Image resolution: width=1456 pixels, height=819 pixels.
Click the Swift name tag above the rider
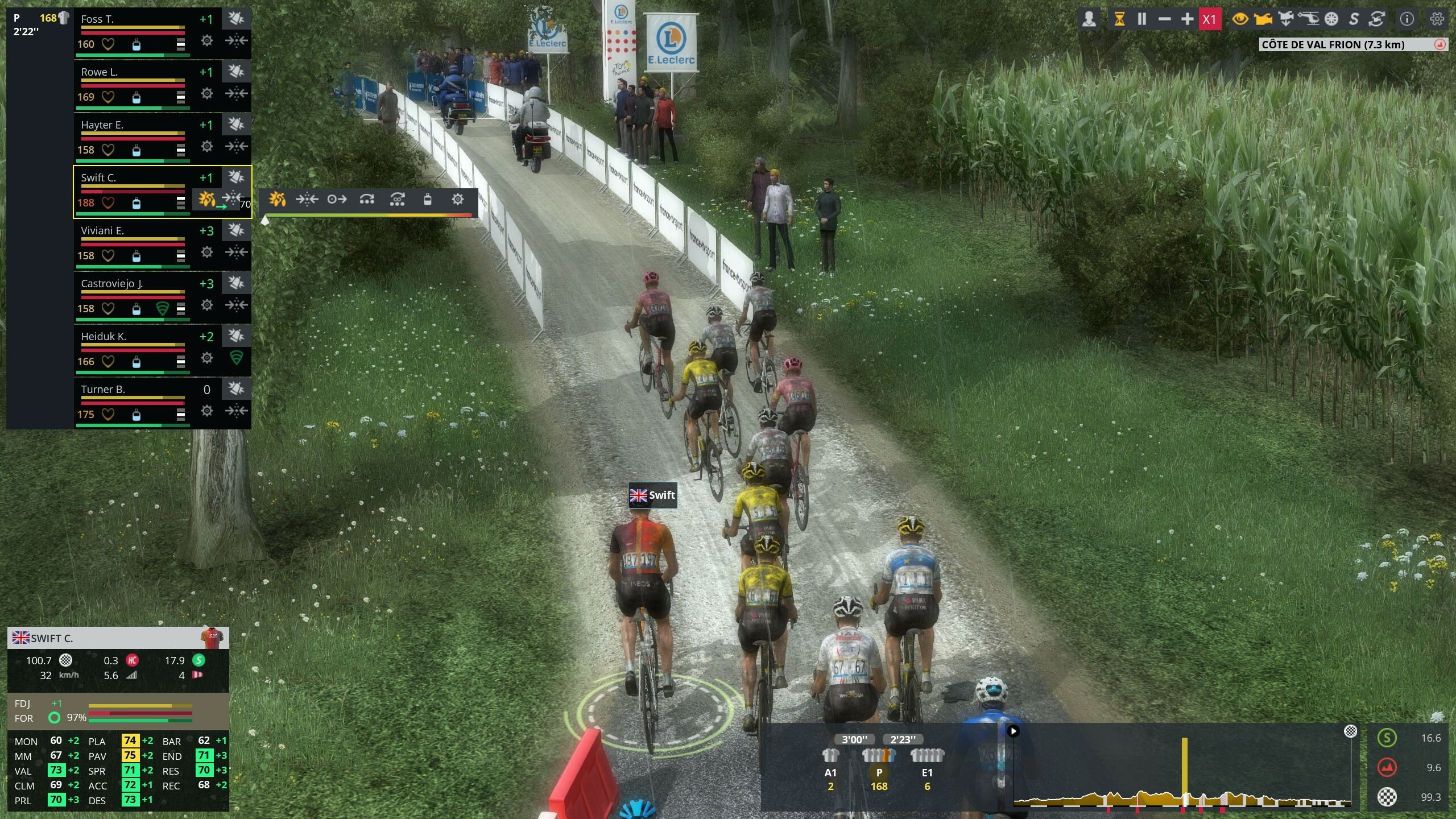point(652,495)
